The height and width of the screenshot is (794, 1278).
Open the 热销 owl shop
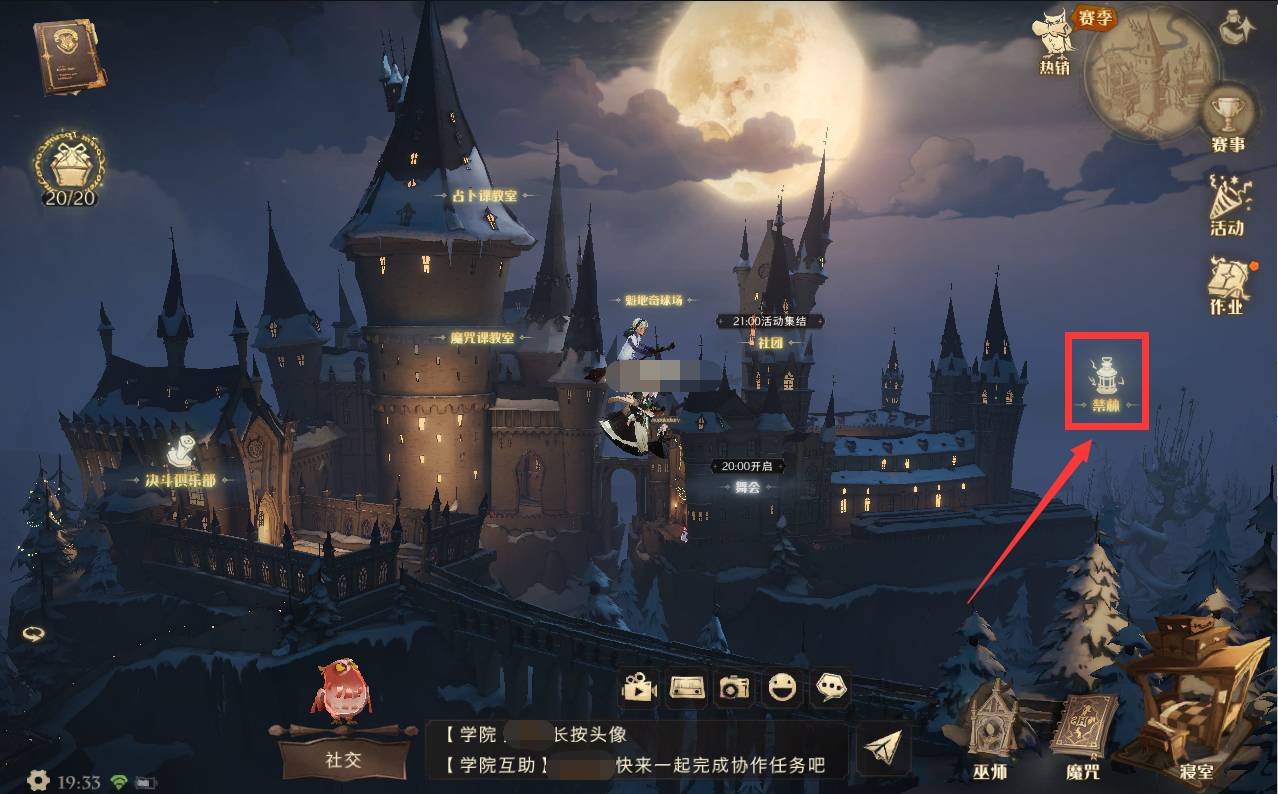(x=1055, y=40)
